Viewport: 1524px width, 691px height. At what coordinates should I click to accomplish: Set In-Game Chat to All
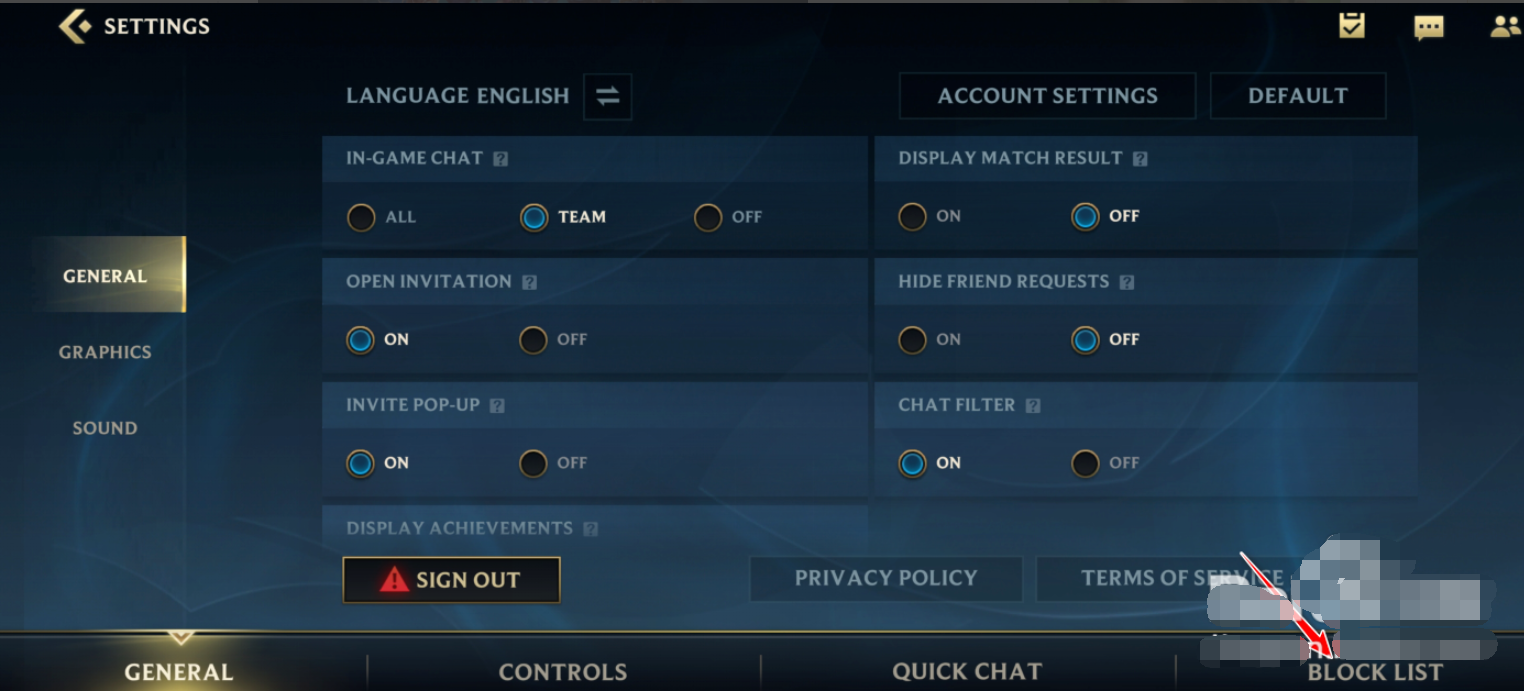pos(361,217)
